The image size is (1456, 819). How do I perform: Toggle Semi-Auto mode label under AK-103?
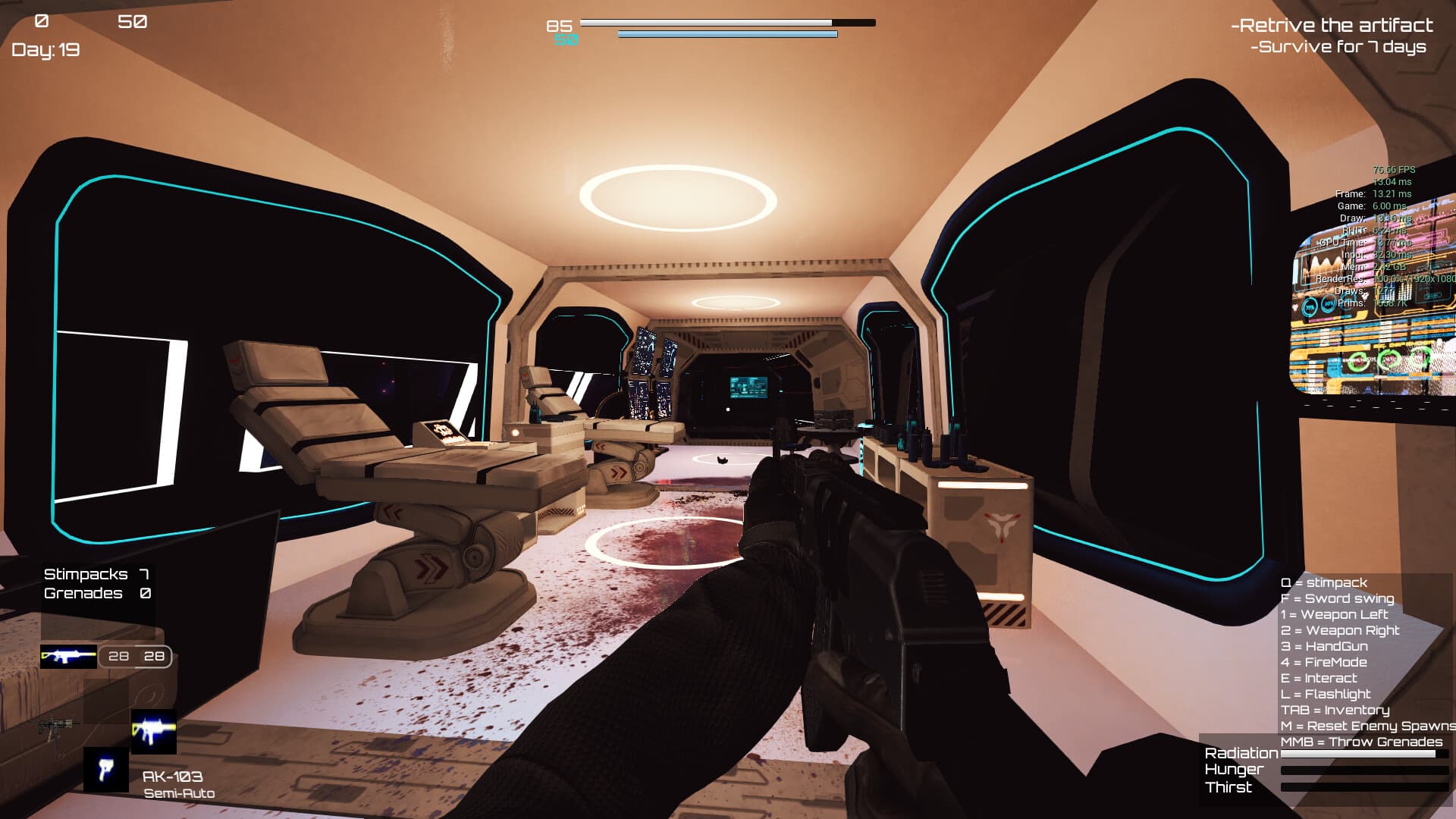(180, 792)
